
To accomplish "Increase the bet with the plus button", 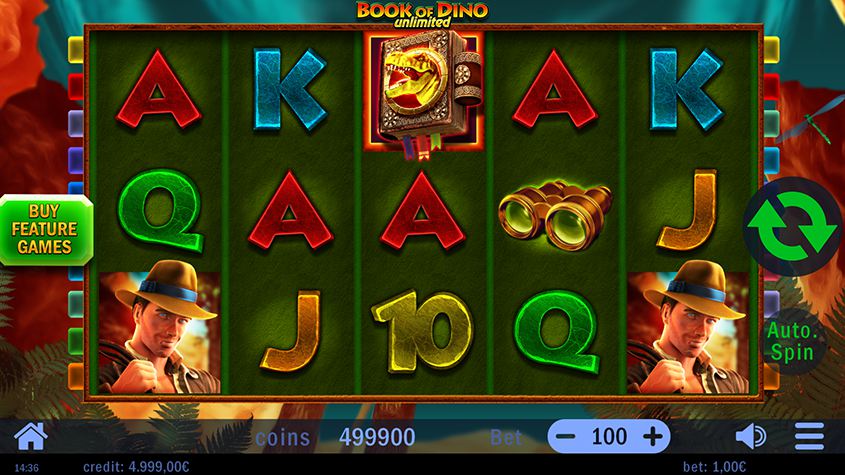I will (653, 436).
